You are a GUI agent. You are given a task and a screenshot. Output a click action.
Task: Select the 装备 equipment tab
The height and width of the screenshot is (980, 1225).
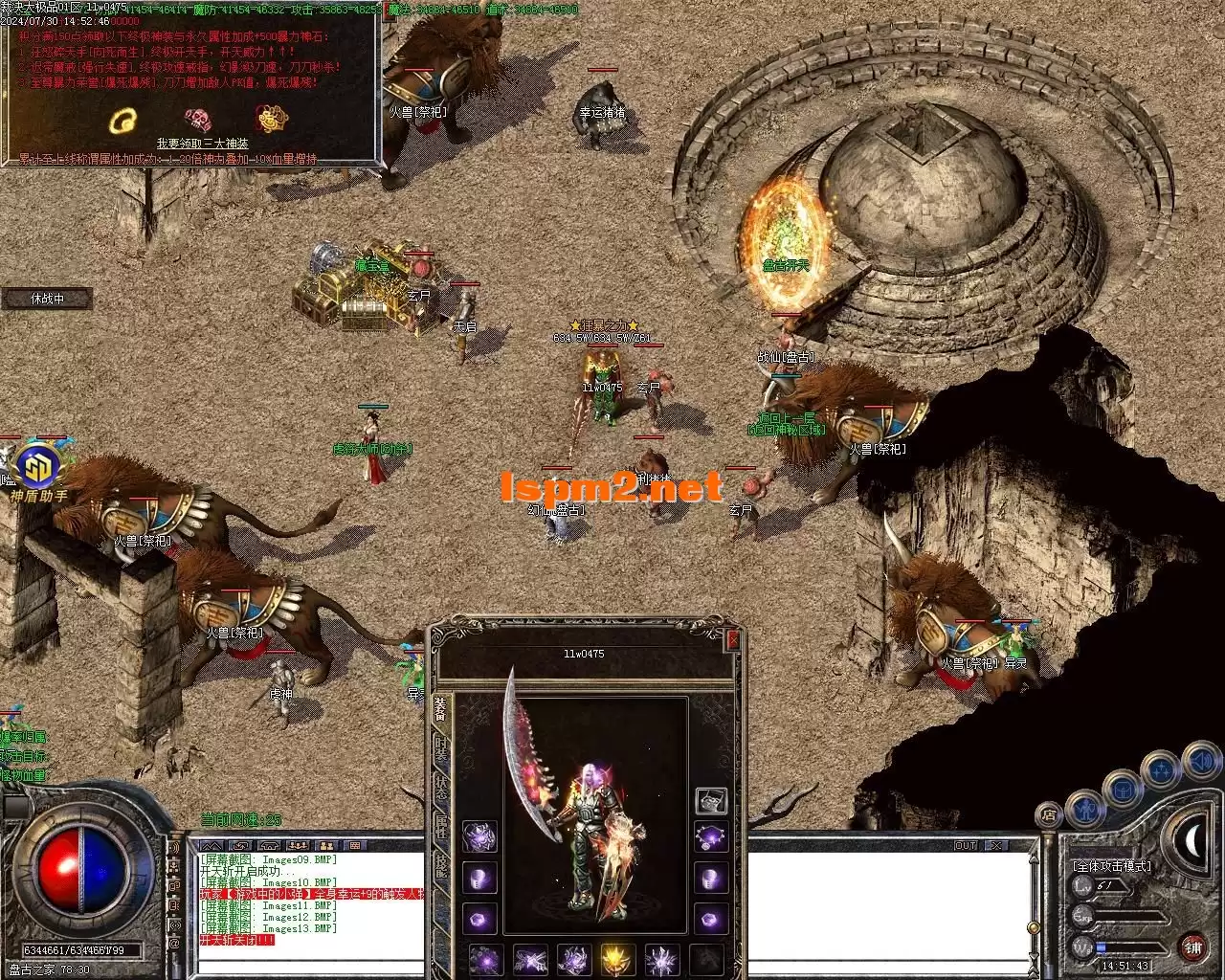click(441, 708)
